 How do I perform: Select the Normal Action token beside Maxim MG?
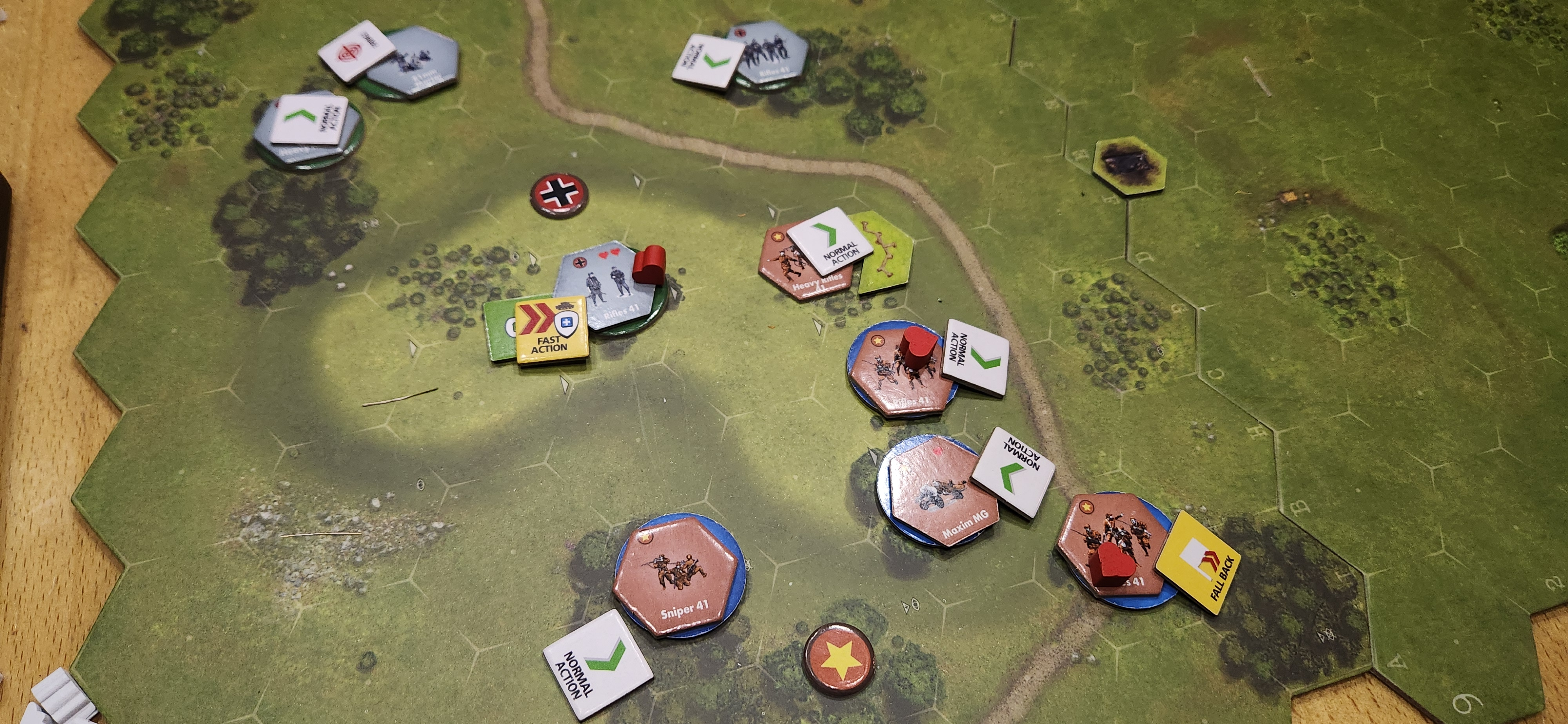pyautogui.click(x=1013, y=472)
